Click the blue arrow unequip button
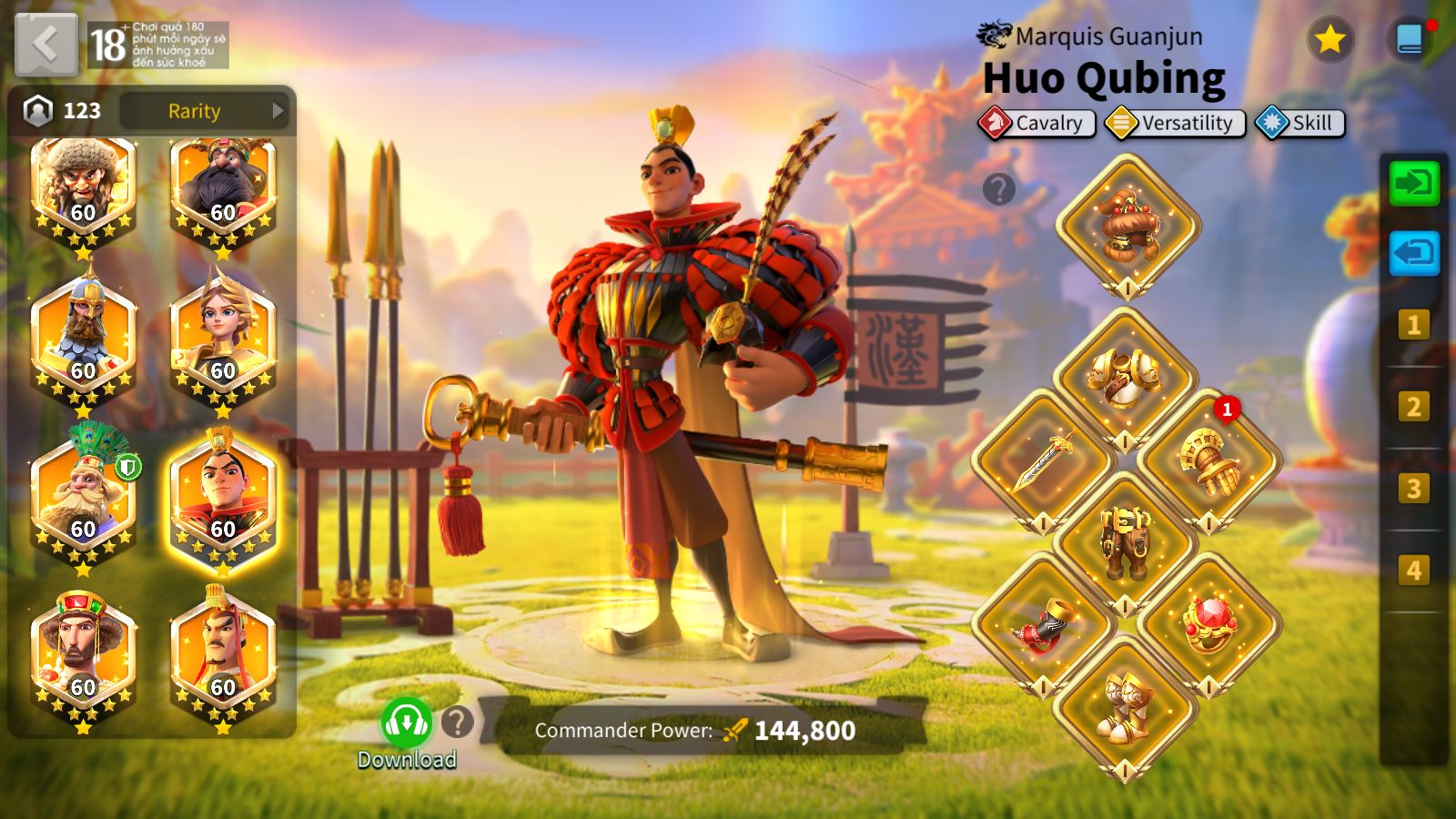 1413,252
